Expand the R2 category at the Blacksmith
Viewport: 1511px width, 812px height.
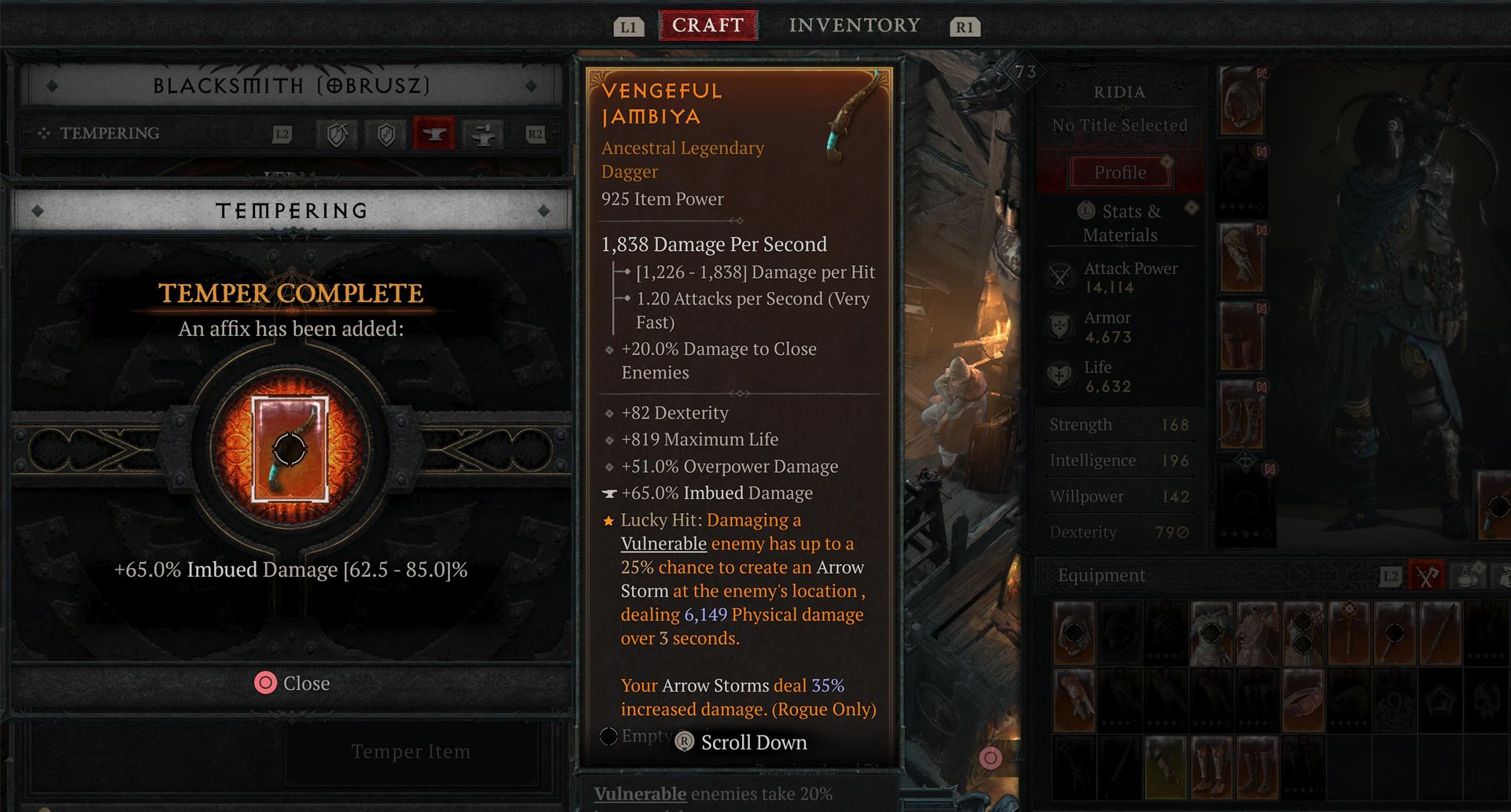pyautogui.click(x=536, y=134)
